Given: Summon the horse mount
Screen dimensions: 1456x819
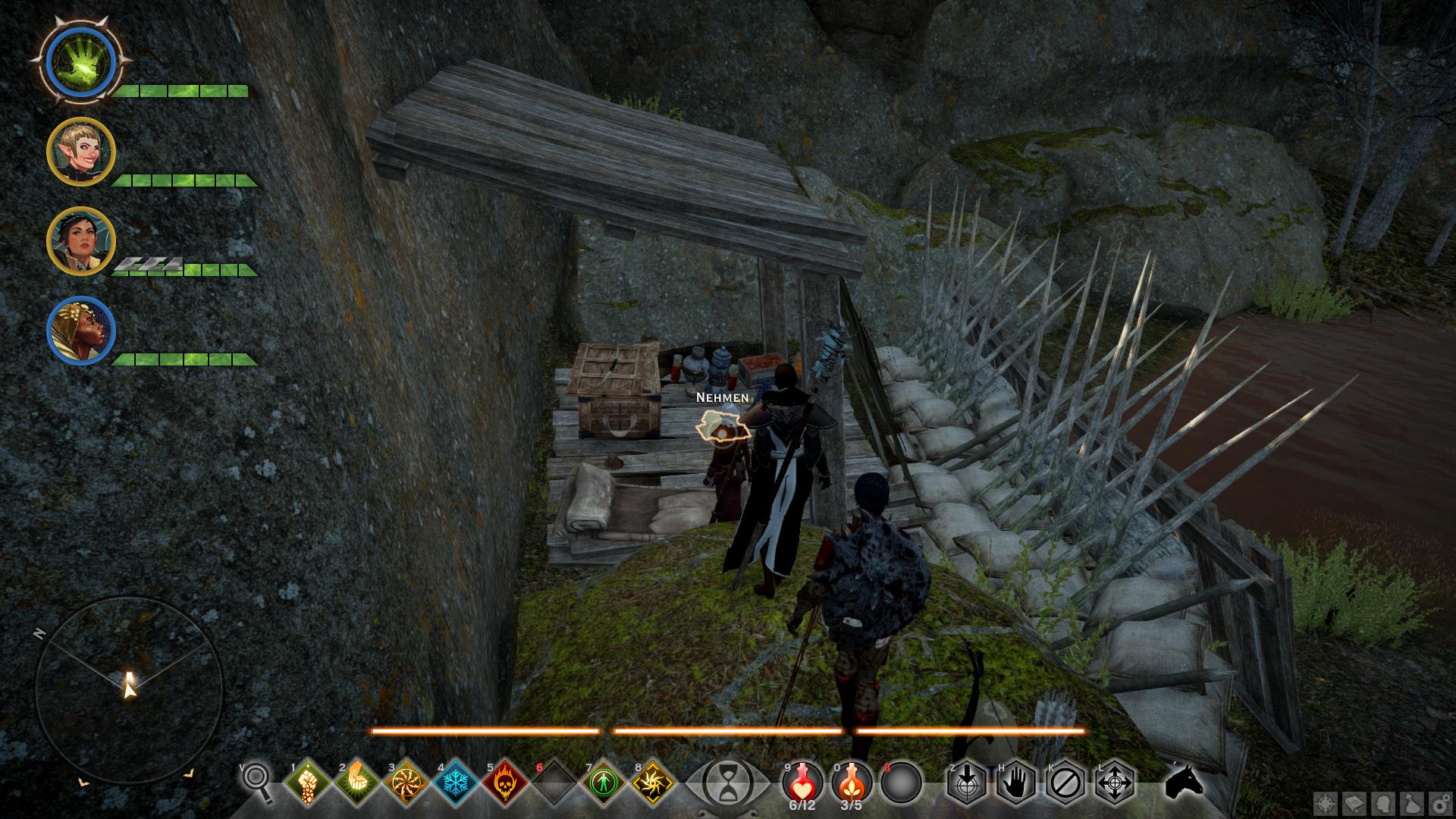Looking at the screenshot, I should coord(1184,782).
